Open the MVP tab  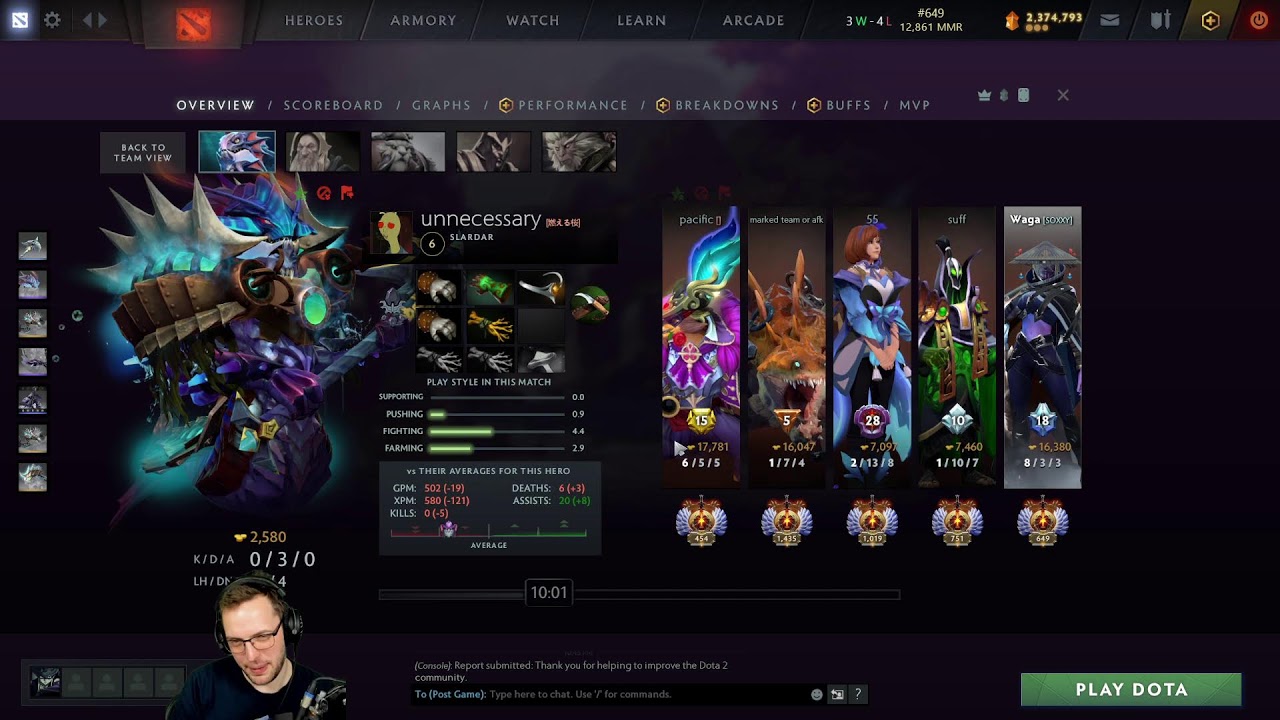914,105
